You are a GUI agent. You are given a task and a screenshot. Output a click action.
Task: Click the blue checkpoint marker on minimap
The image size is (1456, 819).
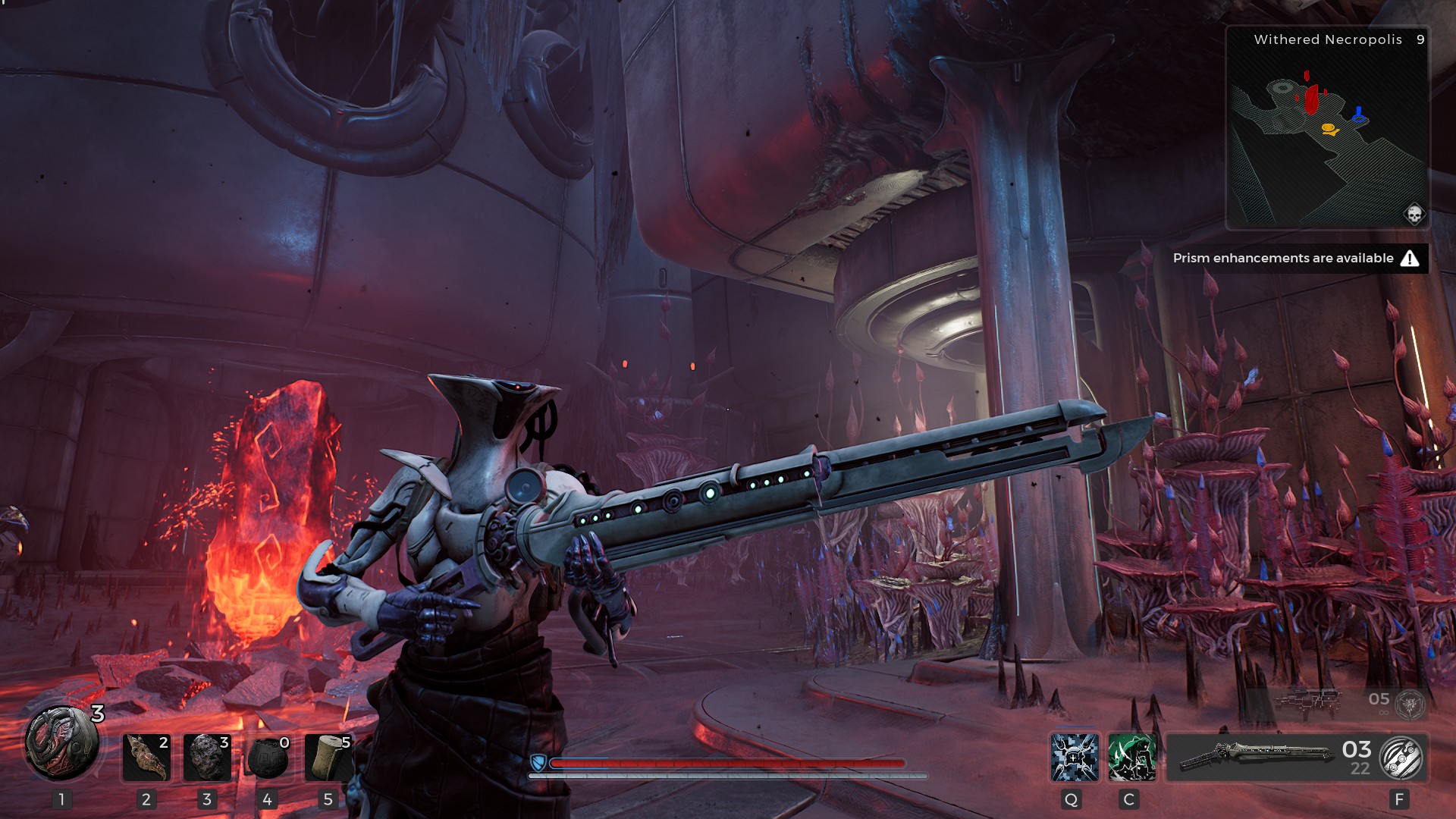1359,115
